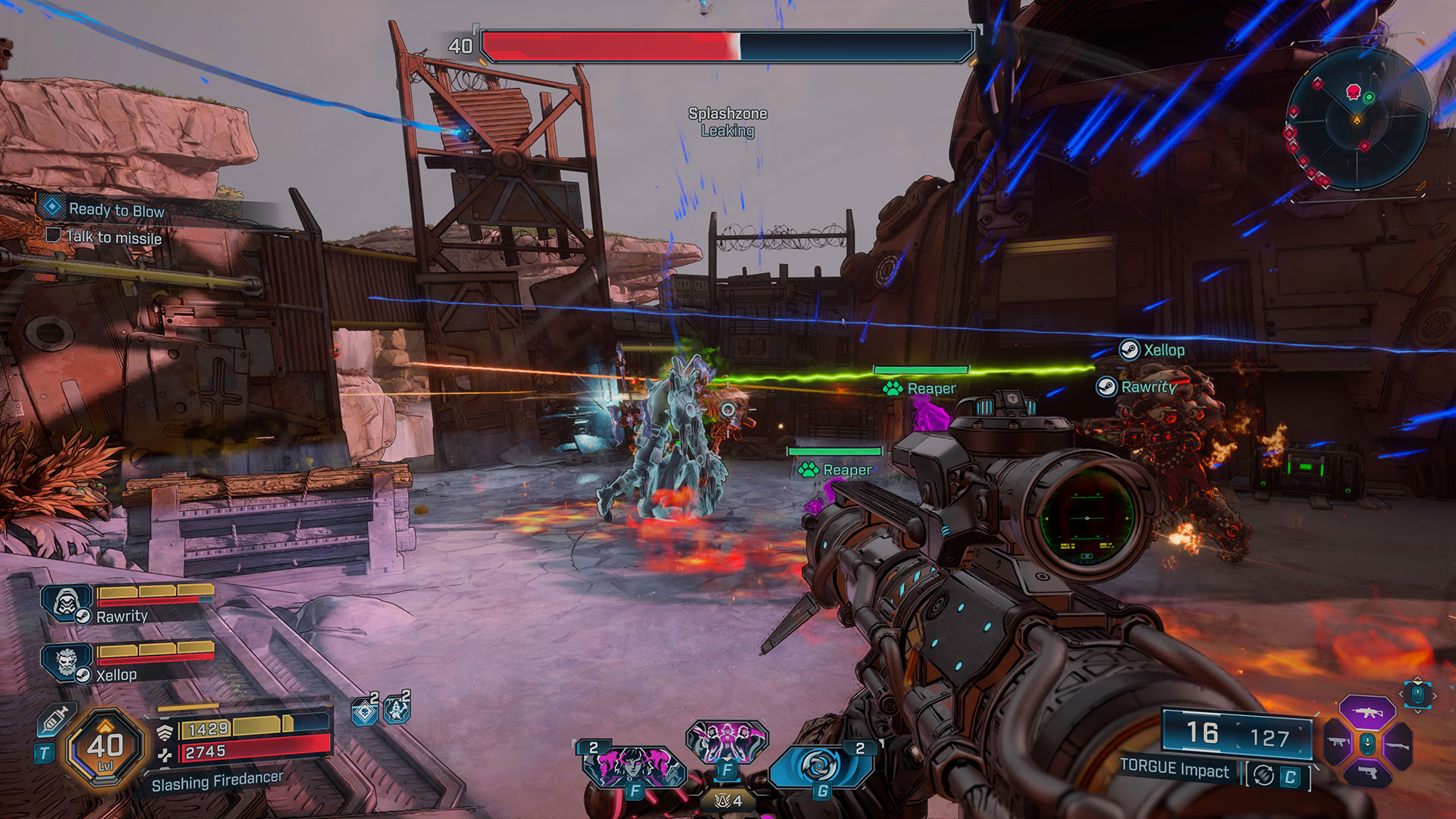Image resolution: width=1456 pixels, height=819 pixels.
Task: Use the syringe repair kit icon
Action: 55,719
